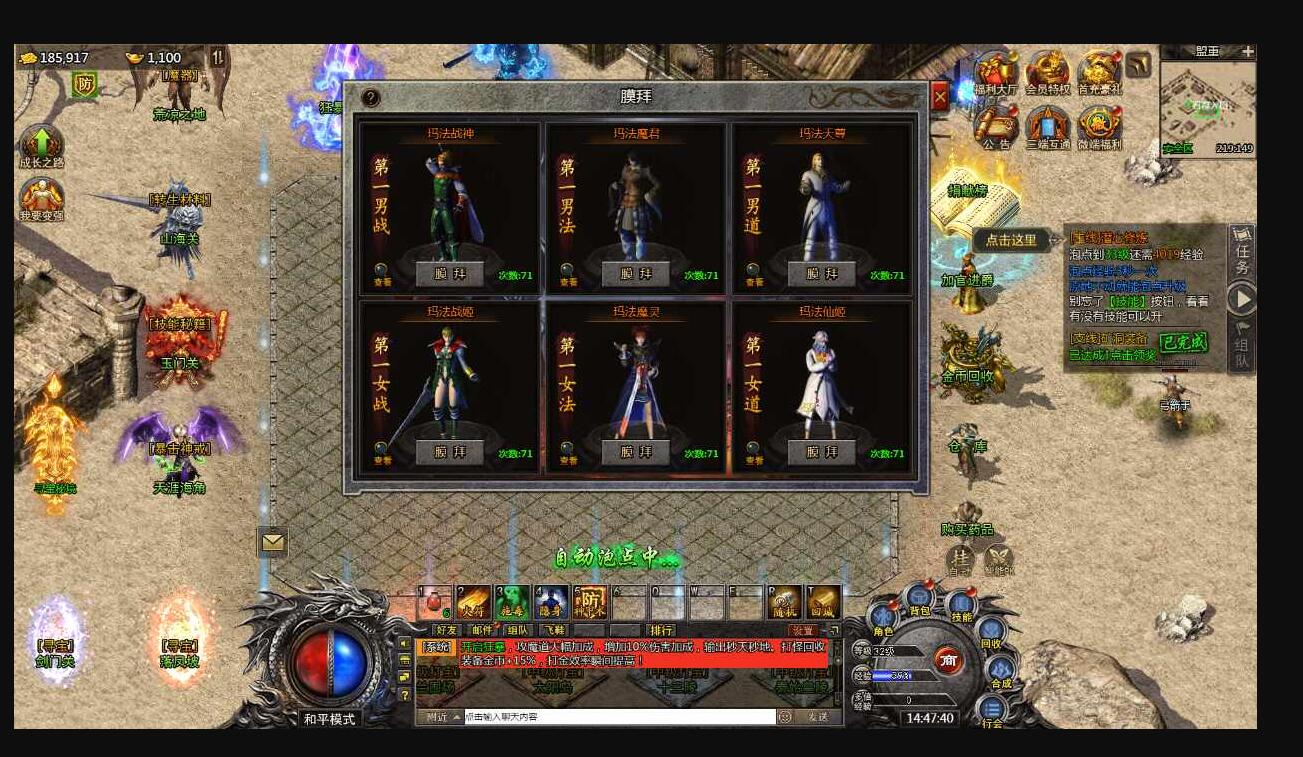Open the red 商 shop icon

coord(948,662)
